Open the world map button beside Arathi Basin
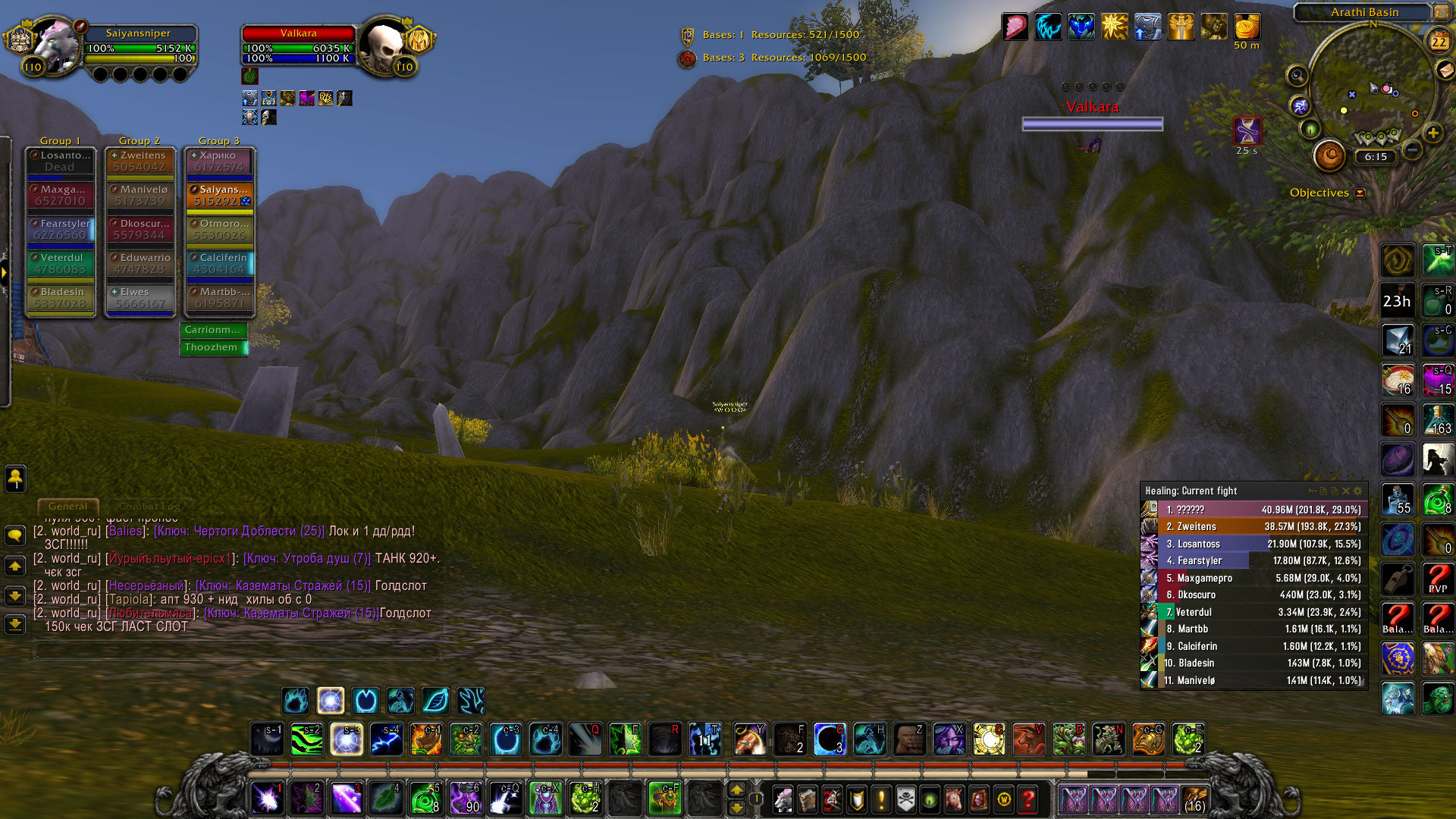This screenshot has height=819, width=1456. point(1440,12)
